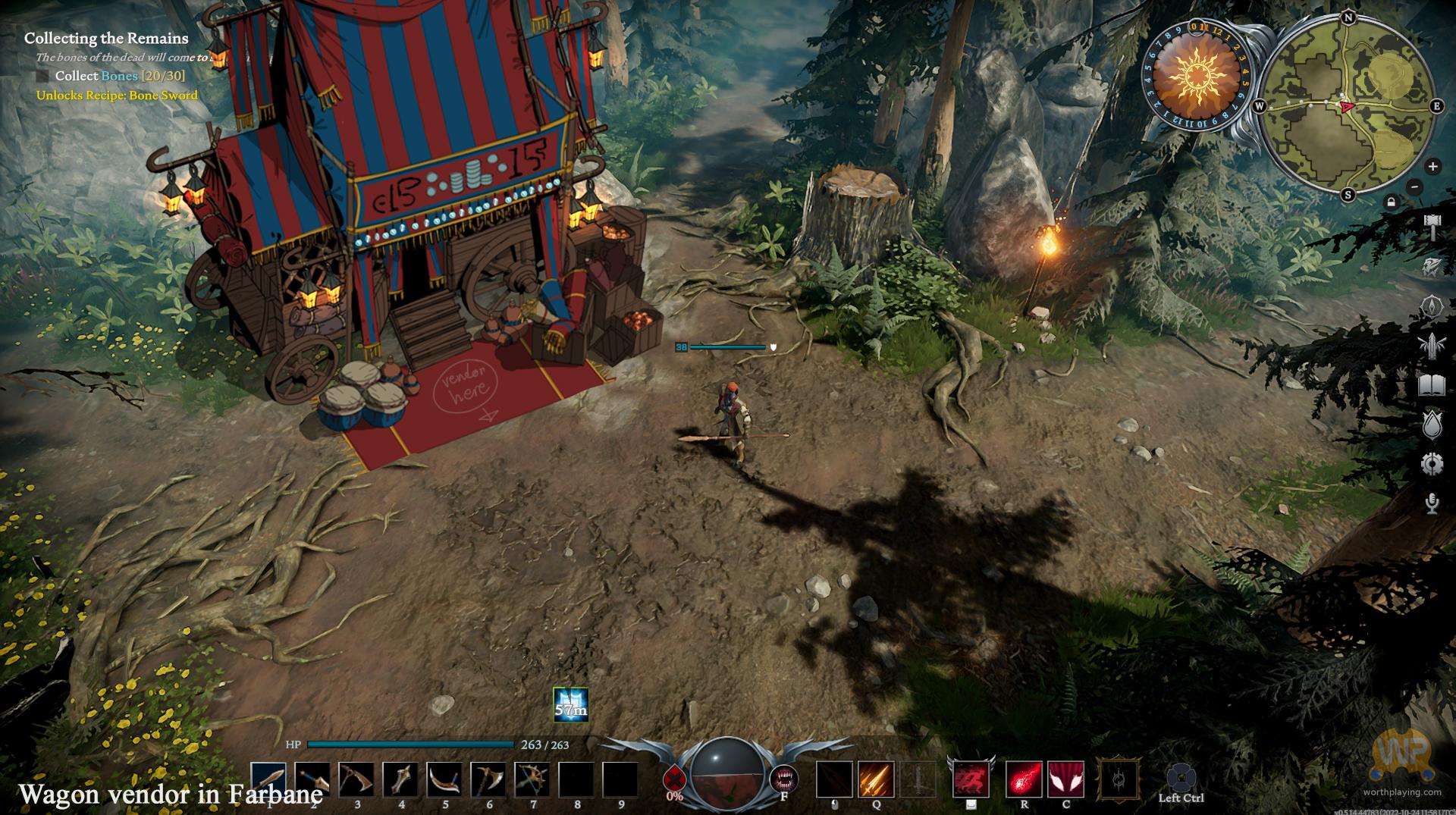Open the open-book journal icon
Screen dimensions: 1456x815
tap(1432, 386)
